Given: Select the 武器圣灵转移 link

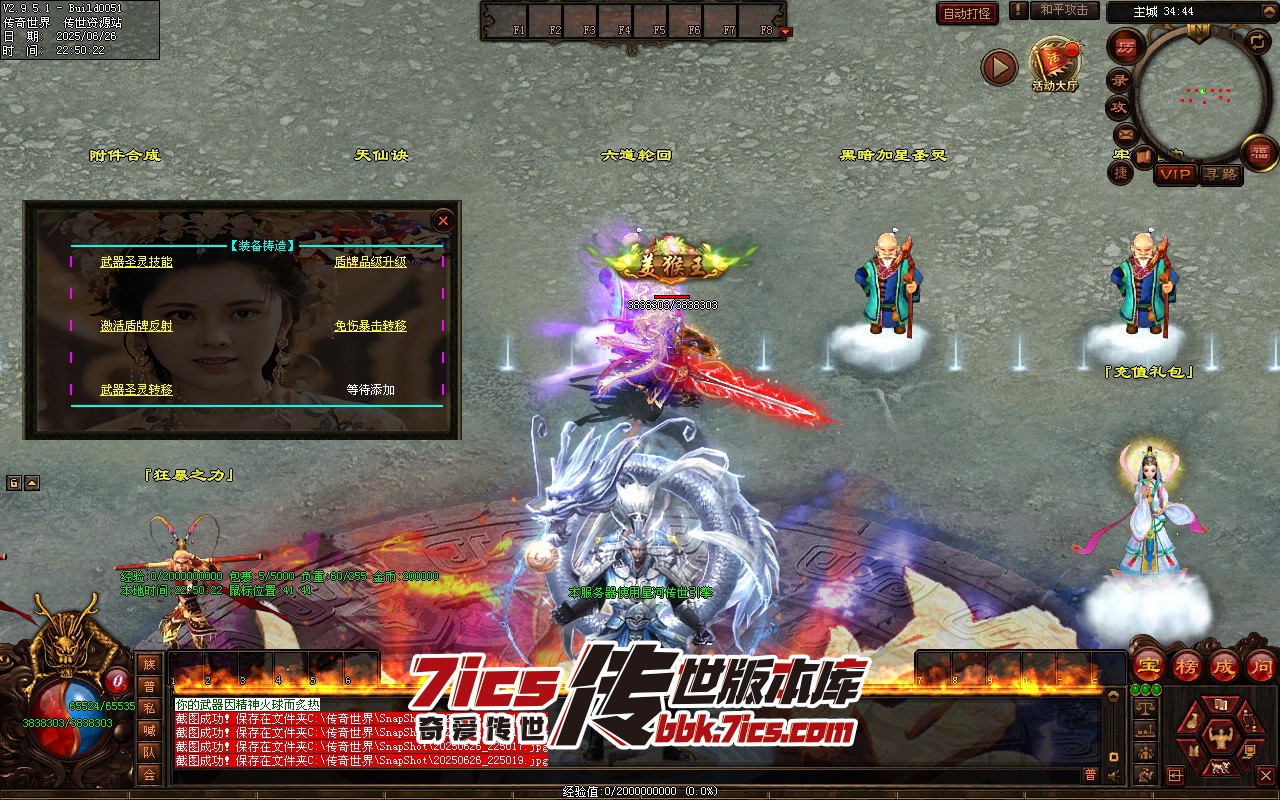Looking at the screenshot, I should point(136,390).
